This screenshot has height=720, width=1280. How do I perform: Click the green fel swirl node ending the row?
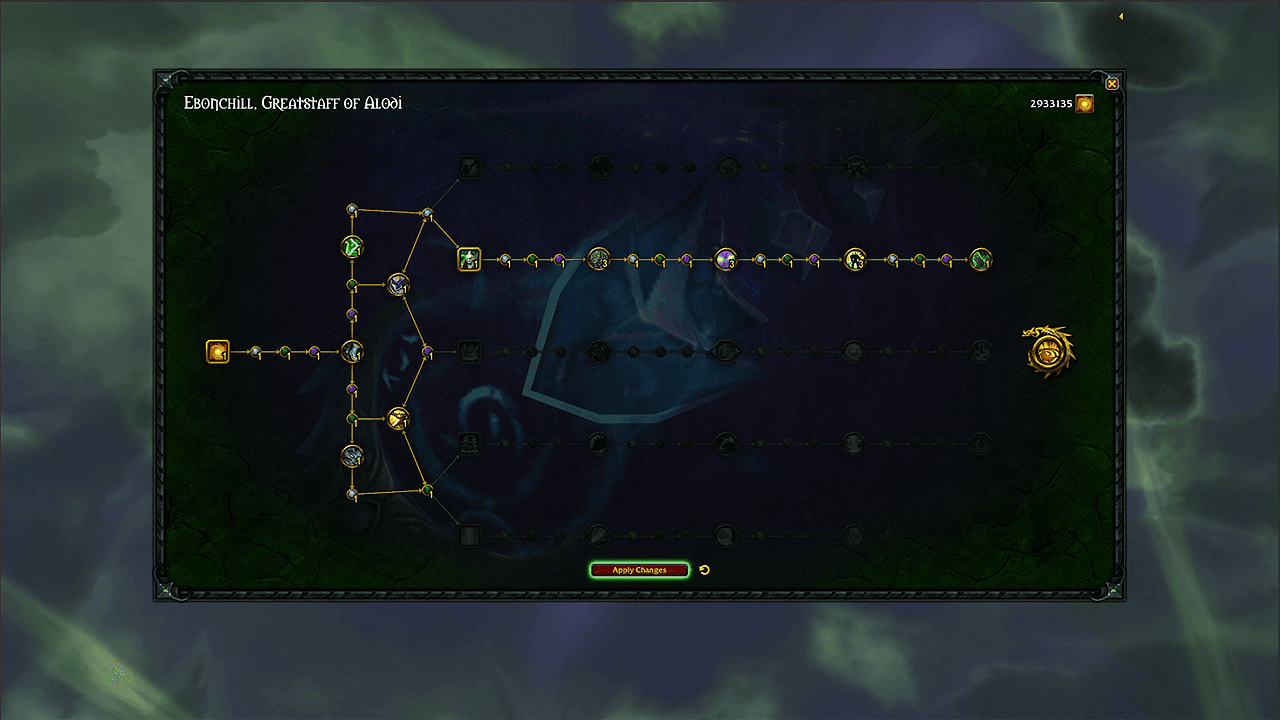pyautogui.click(x=979, y=260)
